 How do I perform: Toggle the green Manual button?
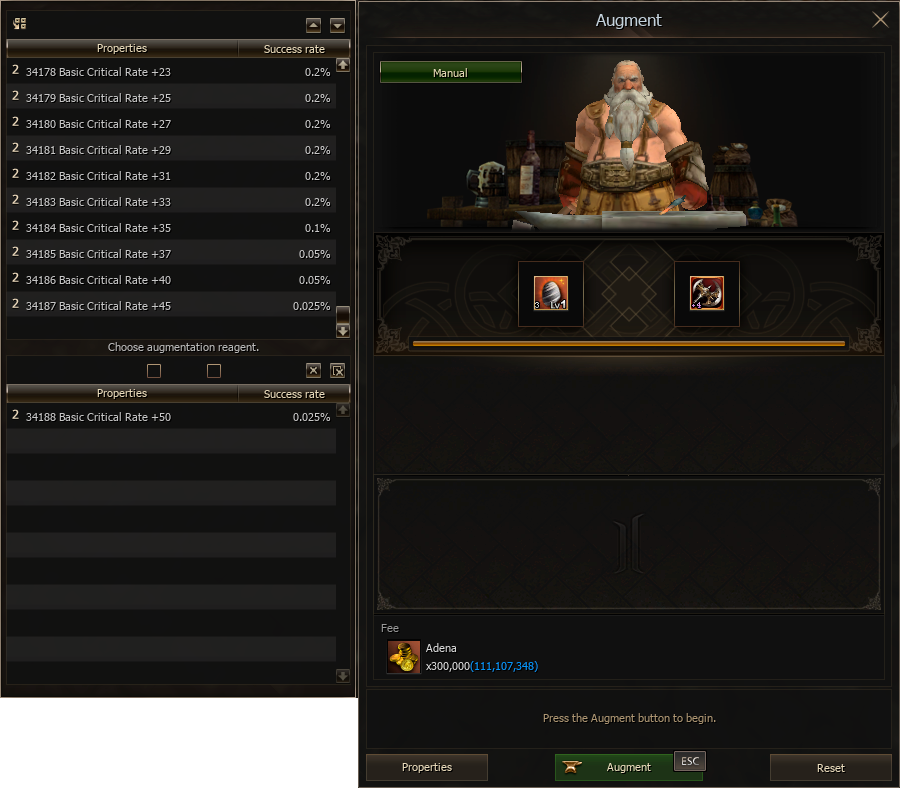tap(450, 73)
